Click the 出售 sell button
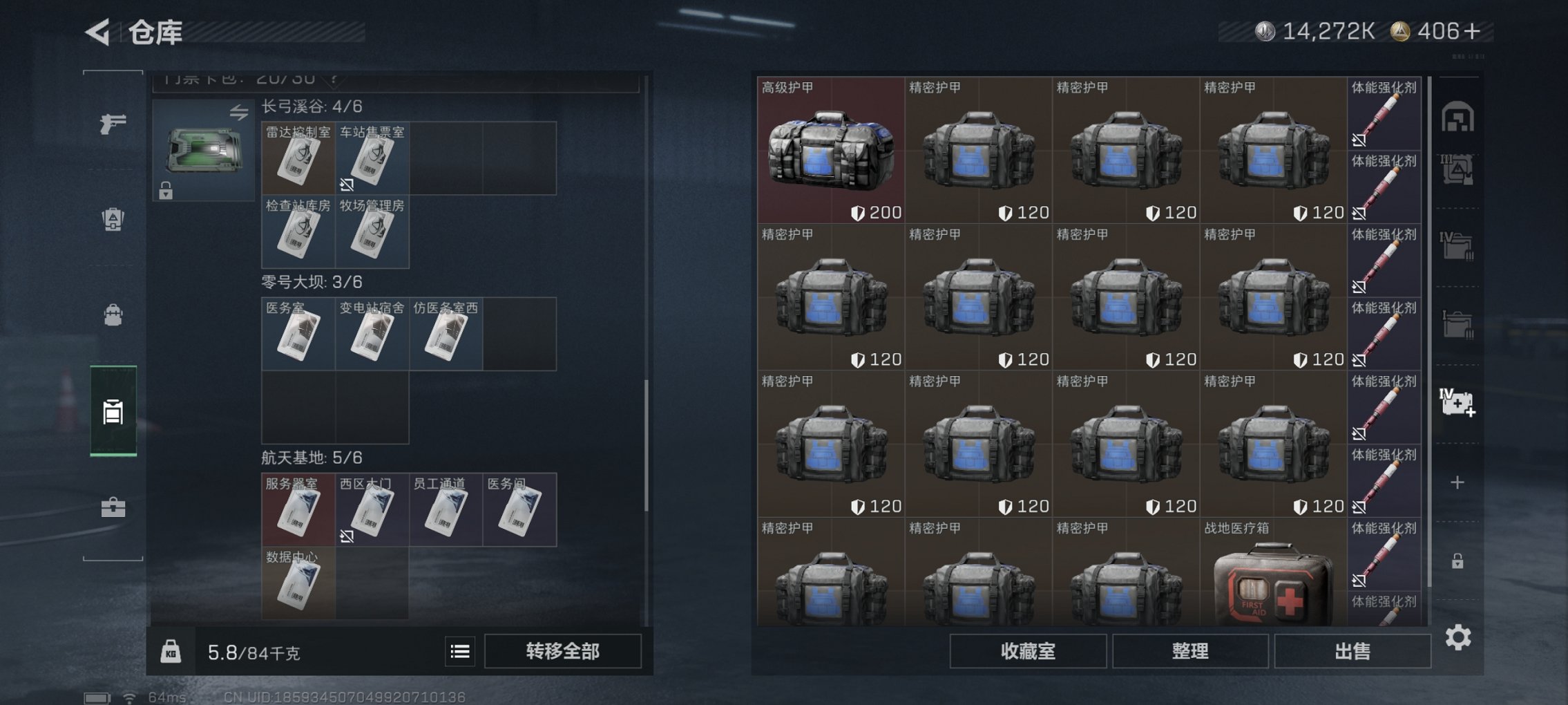Viewport: 1568px width, 705px height. point(1352,651)
